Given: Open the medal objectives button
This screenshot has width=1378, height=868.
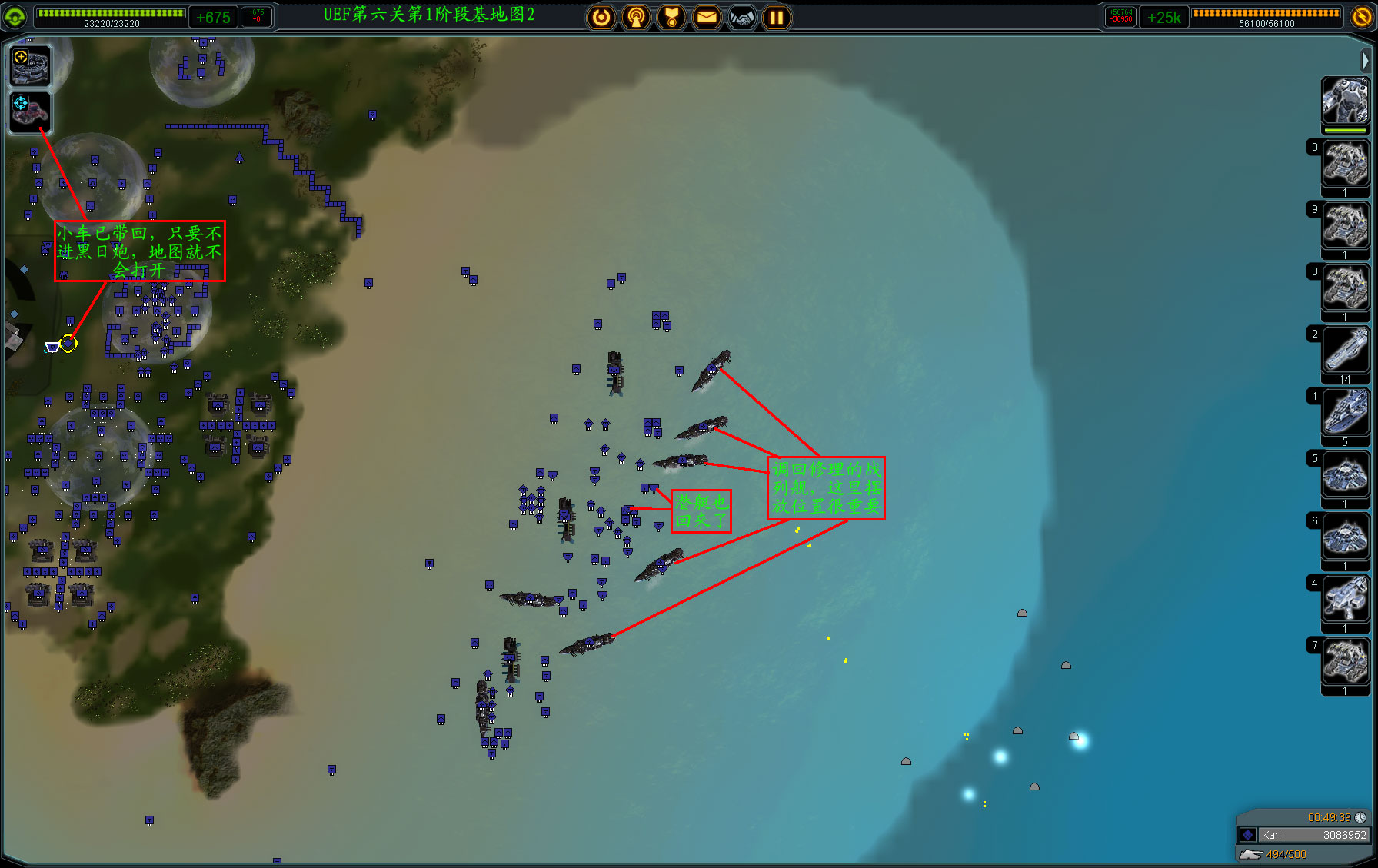Looking at the screenshot, I should coord(671,18).
